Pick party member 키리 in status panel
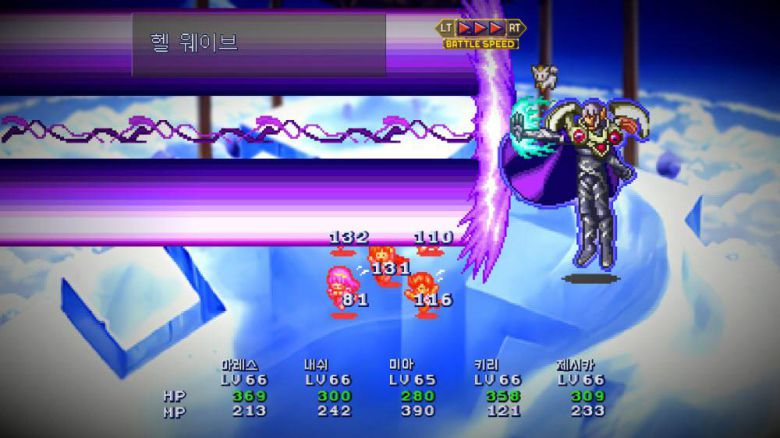Image resolution: width=780 pixels, height=438 pixels. click(x=486, y=365)
